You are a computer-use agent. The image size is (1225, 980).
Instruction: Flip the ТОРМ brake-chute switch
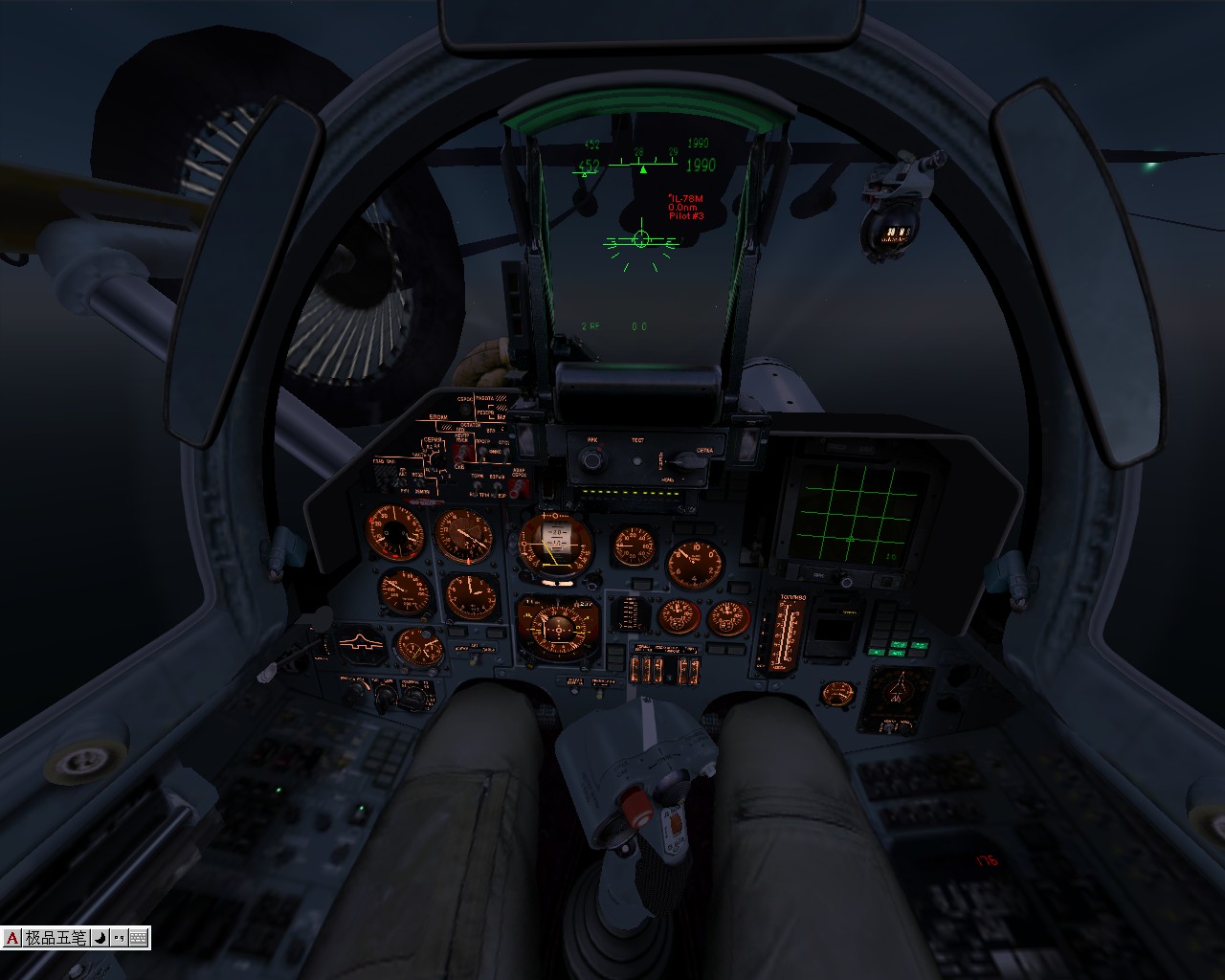click(476, 485)
